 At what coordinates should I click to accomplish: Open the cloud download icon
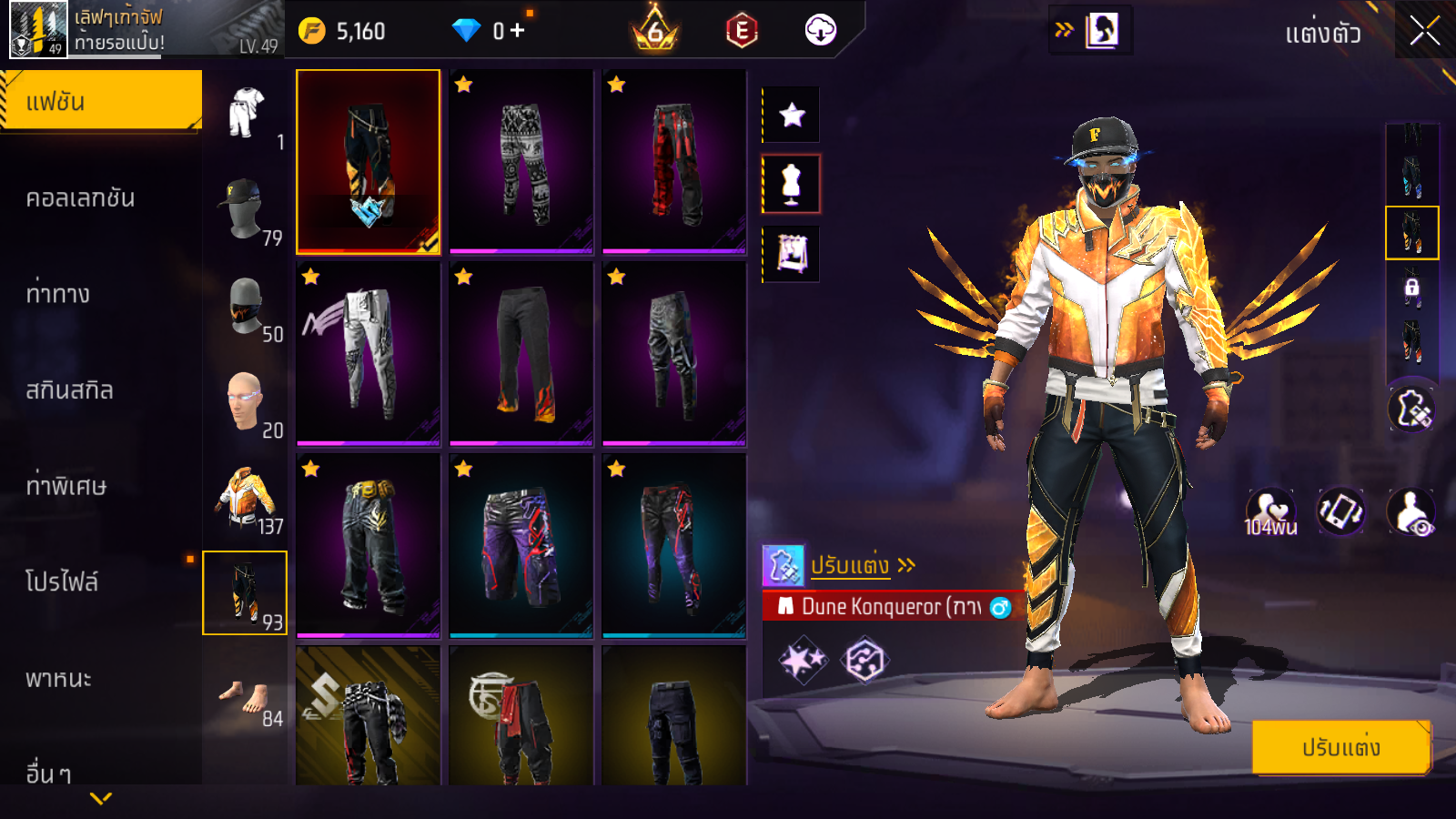point(820,31)
